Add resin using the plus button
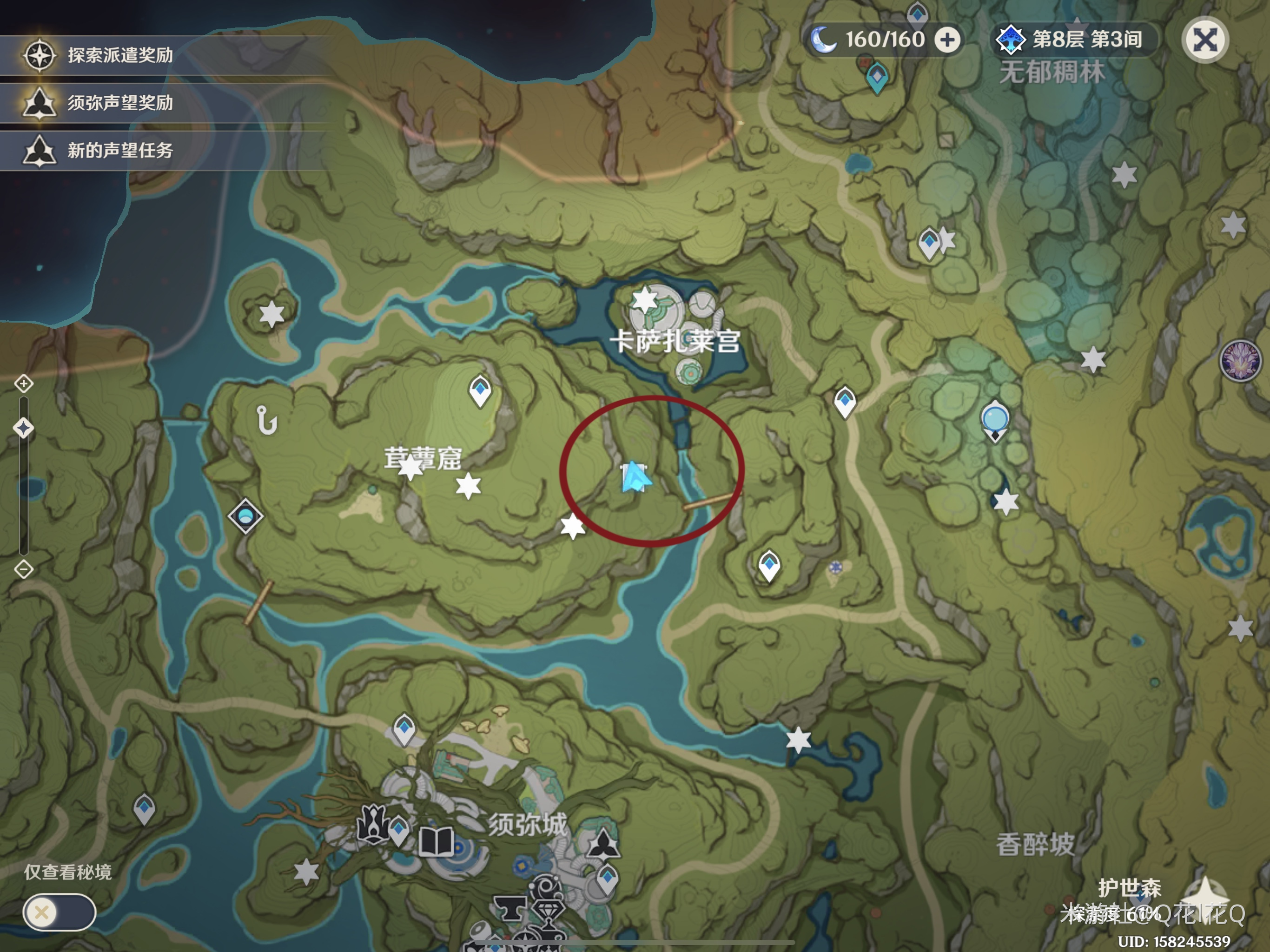 click(947, 40)
